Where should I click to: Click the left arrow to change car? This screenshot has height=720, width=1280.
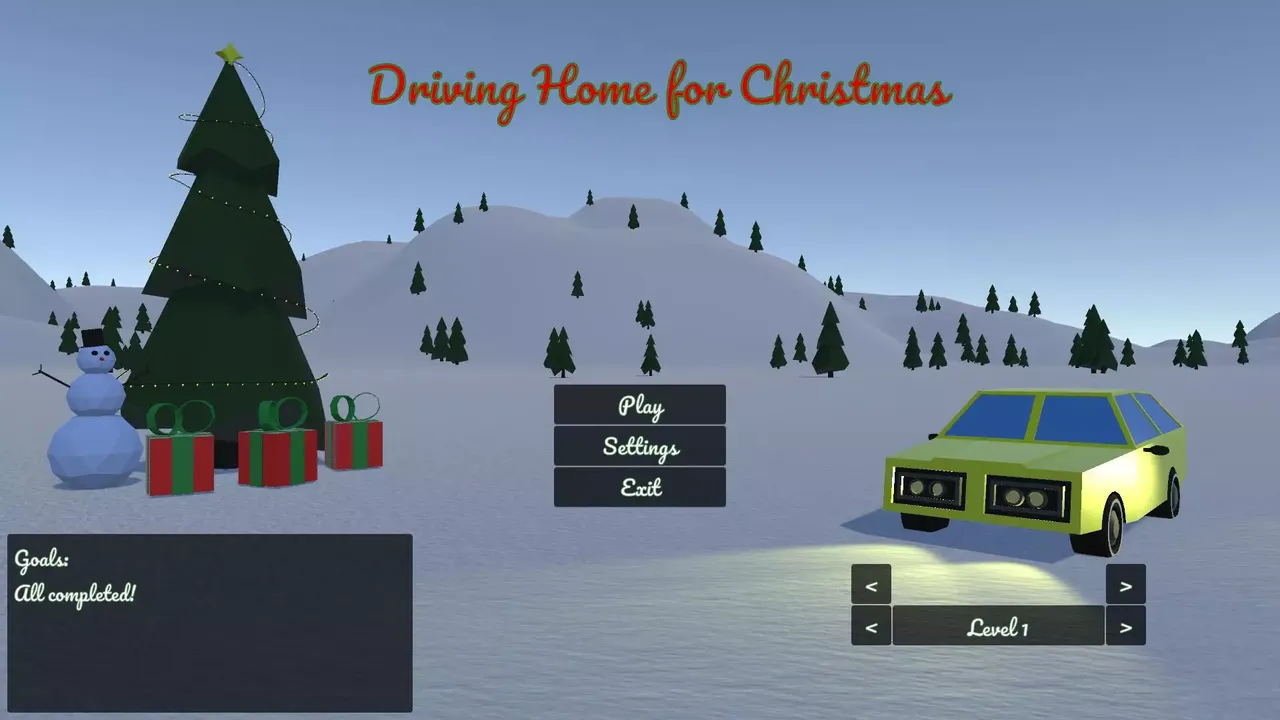870,584
